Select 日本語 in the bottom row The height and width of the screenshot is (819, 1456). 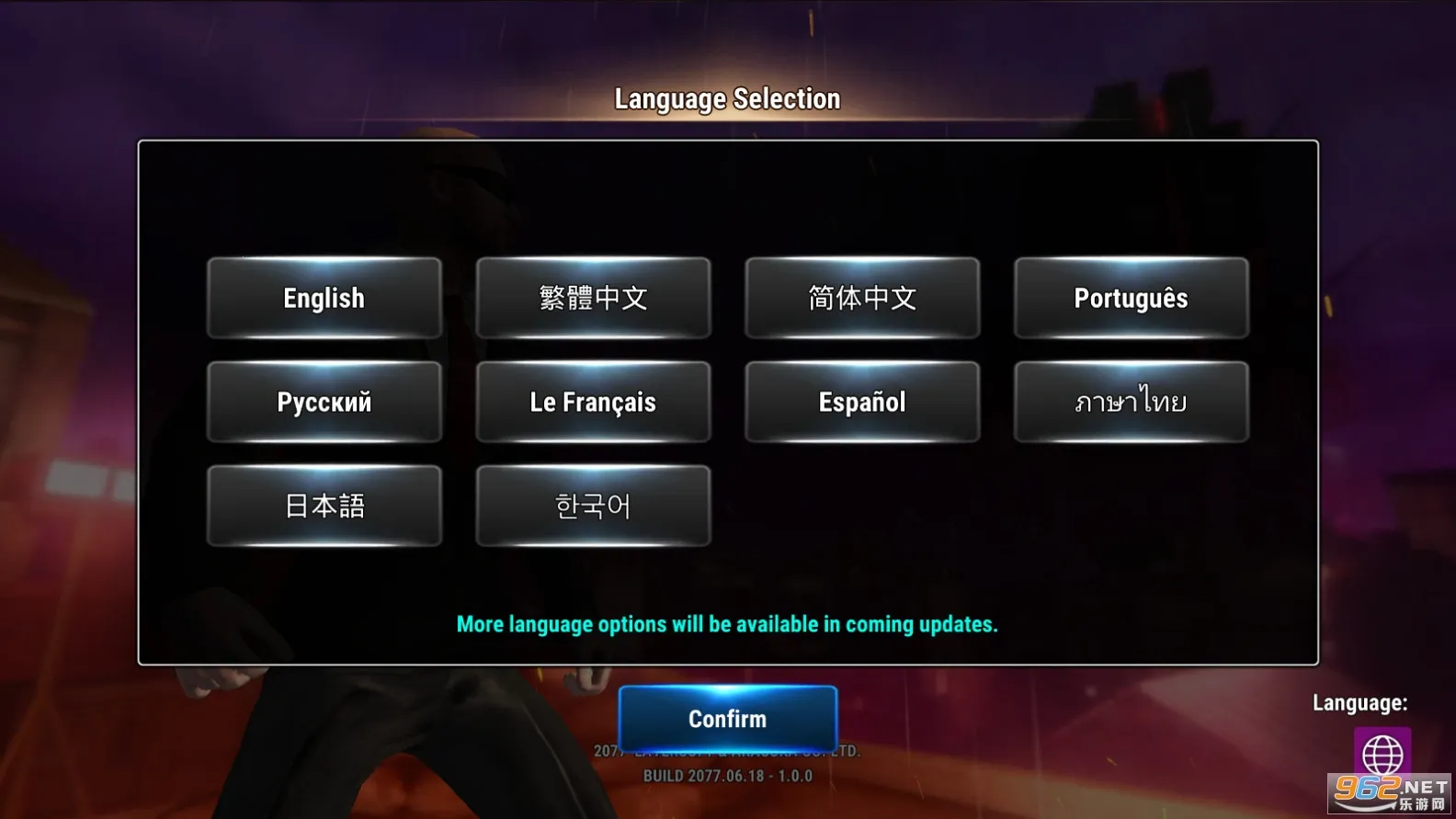324,505
